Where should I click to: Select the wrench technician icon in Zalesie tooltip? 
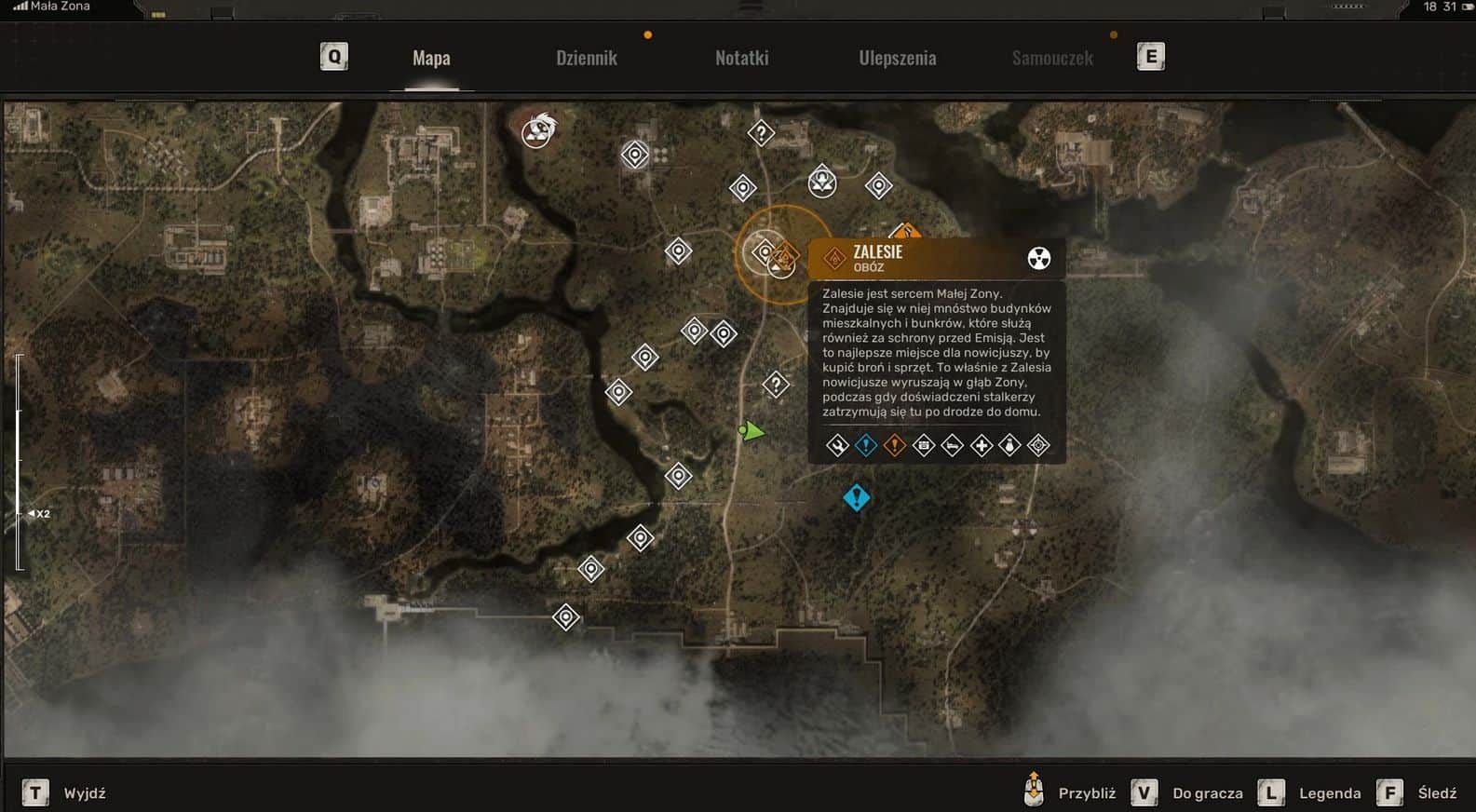(x=837, y=446)
